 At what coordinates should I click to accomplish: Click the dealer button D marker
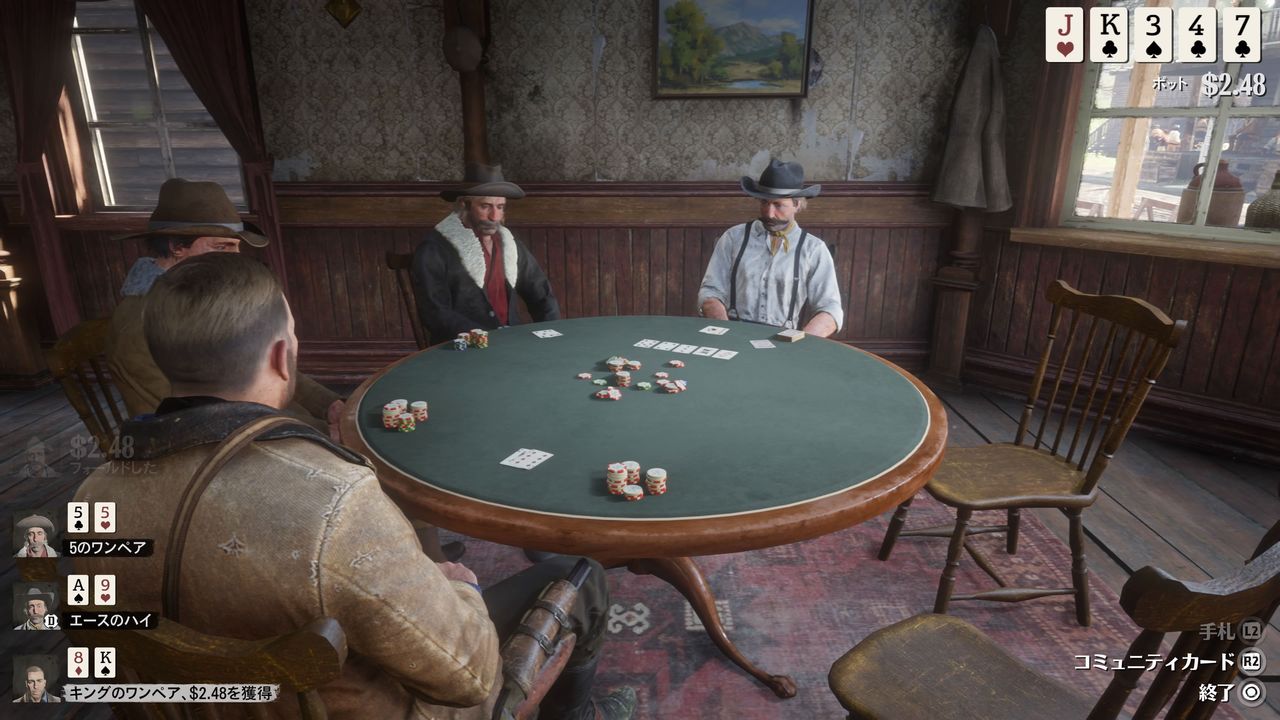50,620
